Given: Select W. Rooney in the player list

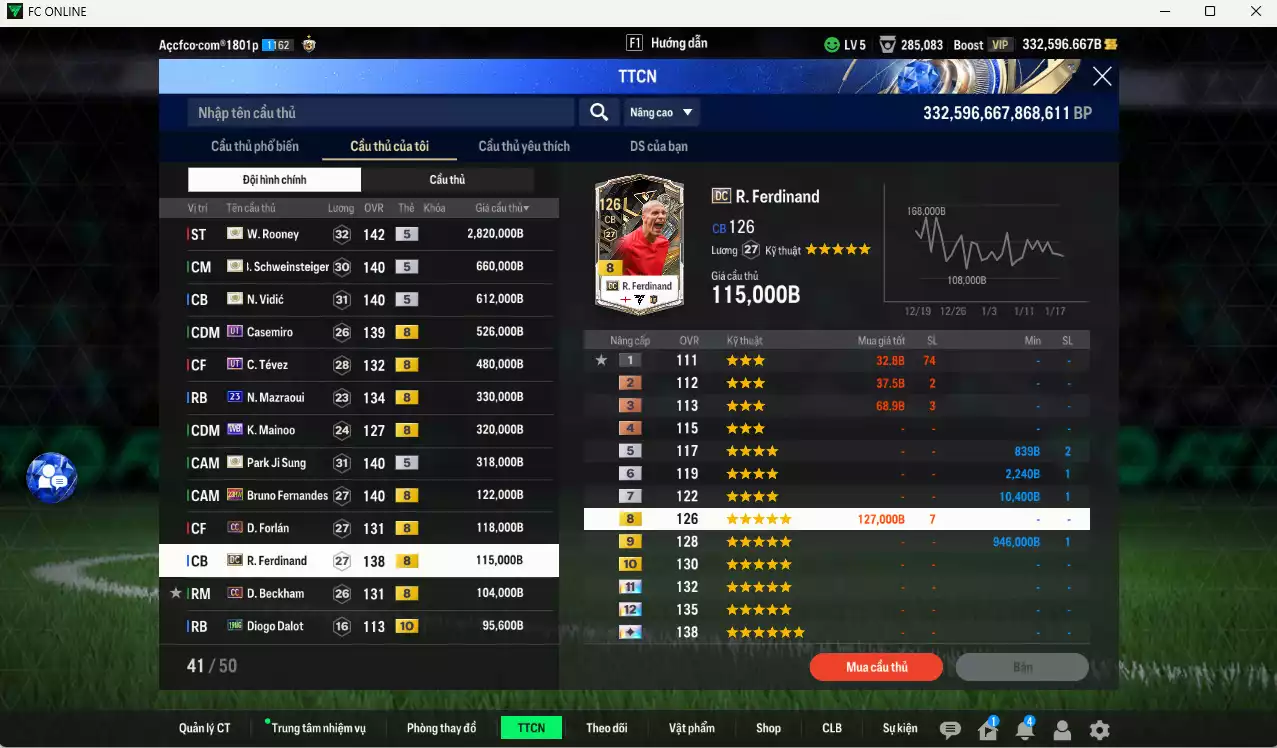Looking at the screenshot, I should coord(356,234).
